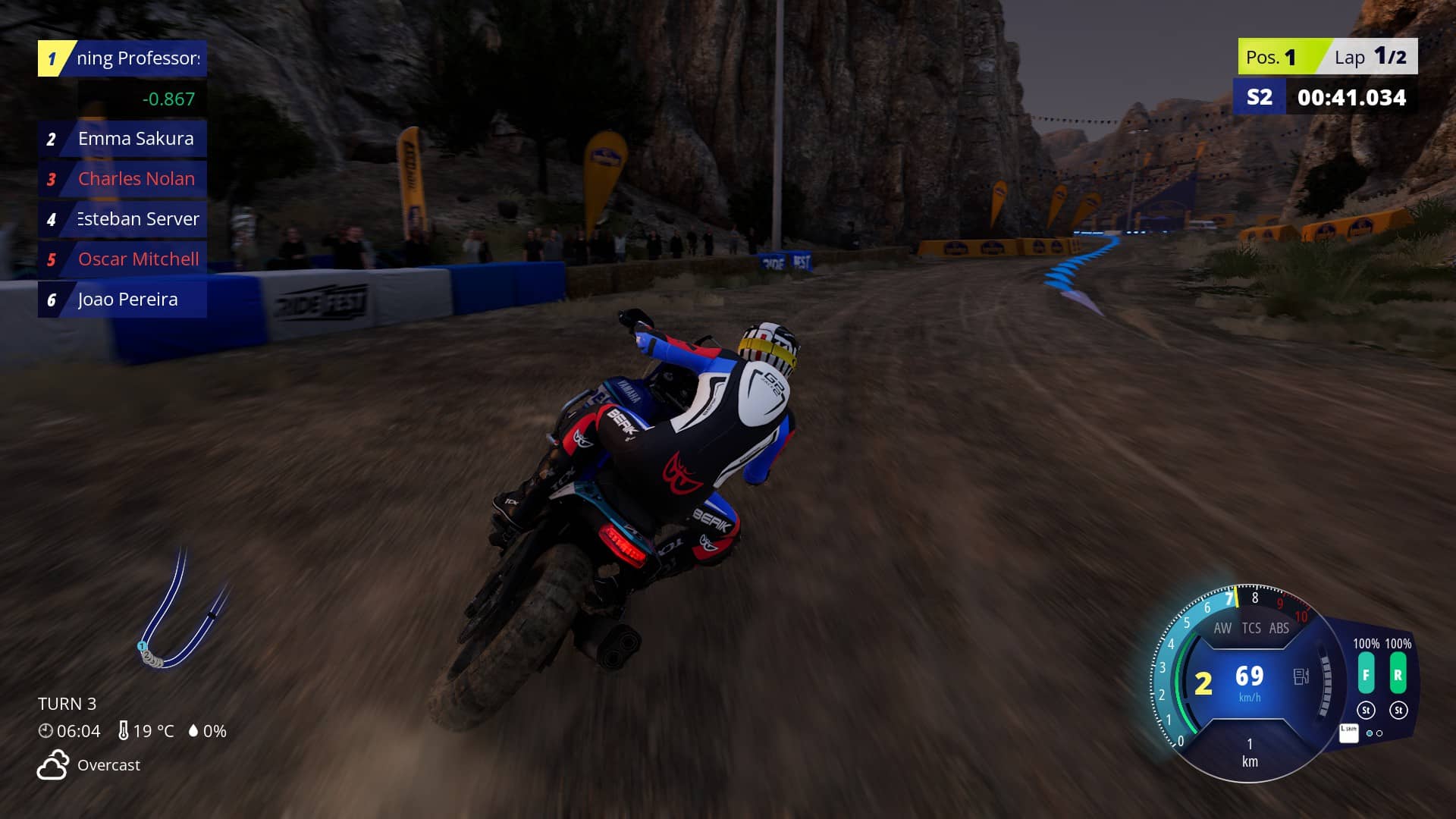Select the first-place rider row
Viewport: 1456px width, 819px height.
(122, 58)
